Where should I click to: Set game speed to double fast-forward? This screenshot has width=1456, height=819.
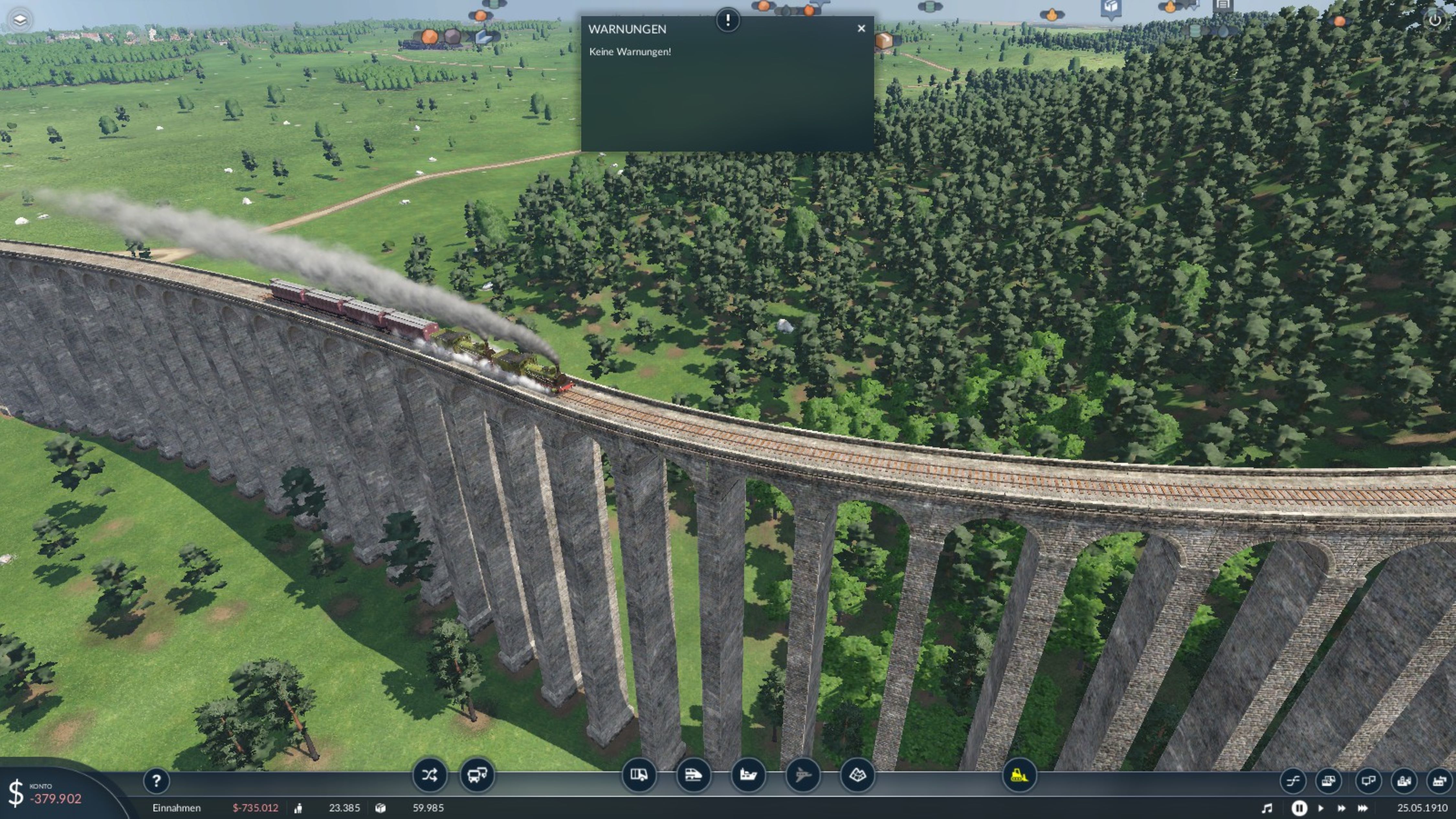tap(1341, 808)
